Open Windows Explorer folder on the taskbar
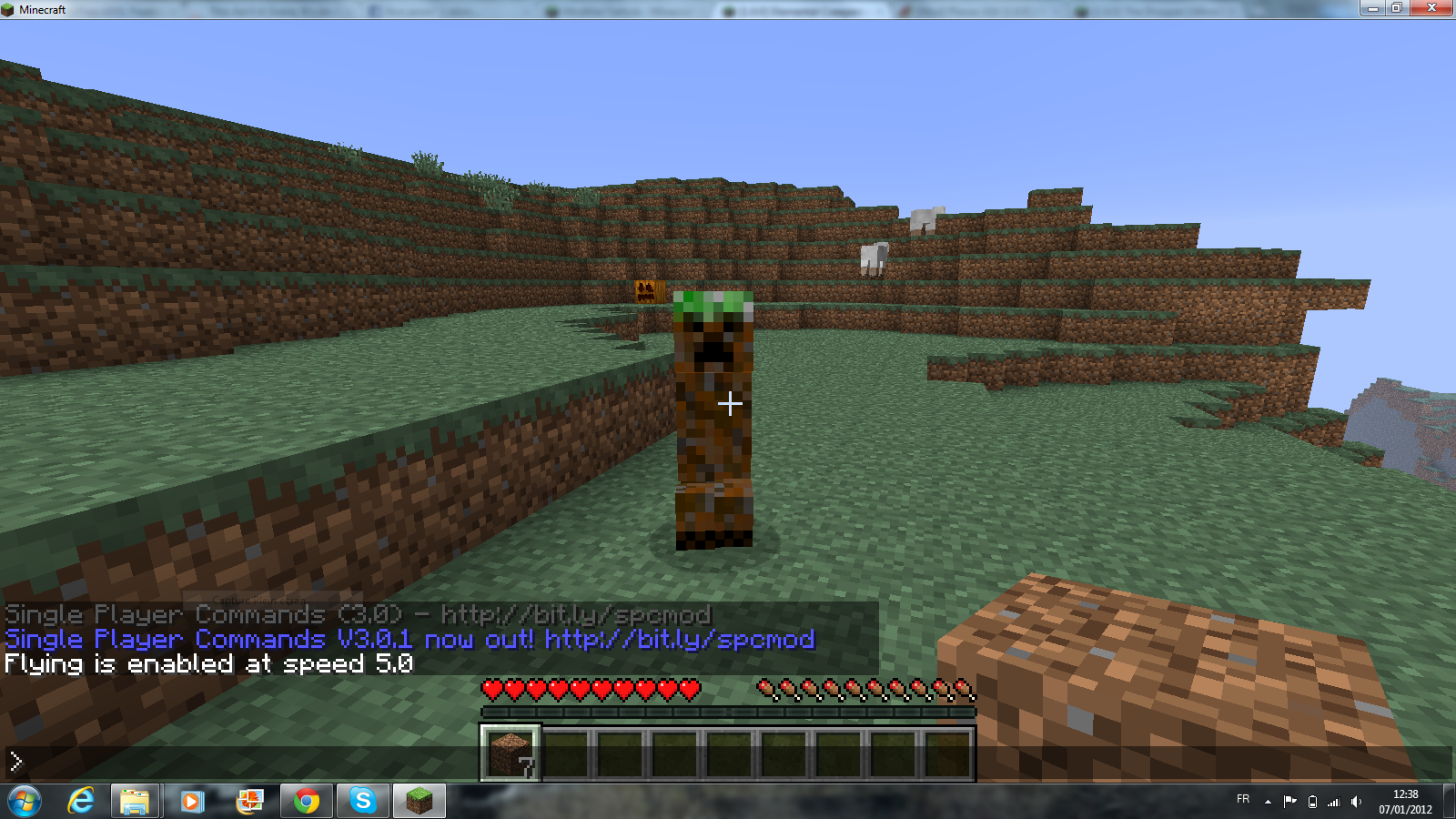The height and width of the screenshot is (819, 1456). coord(136,801)
